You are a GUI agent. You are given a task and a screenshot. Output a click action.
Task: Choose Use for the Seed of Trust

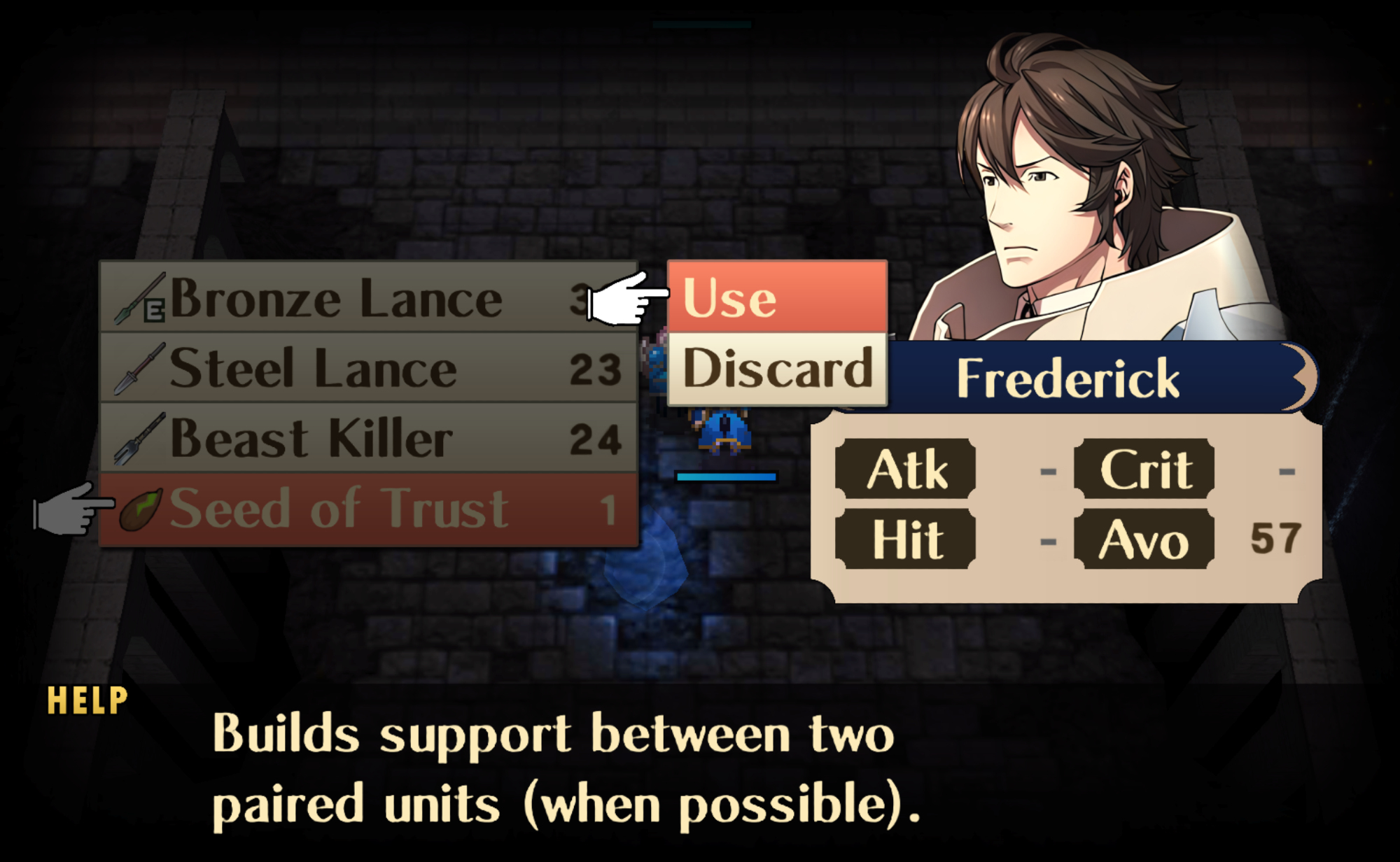(777, 297)
